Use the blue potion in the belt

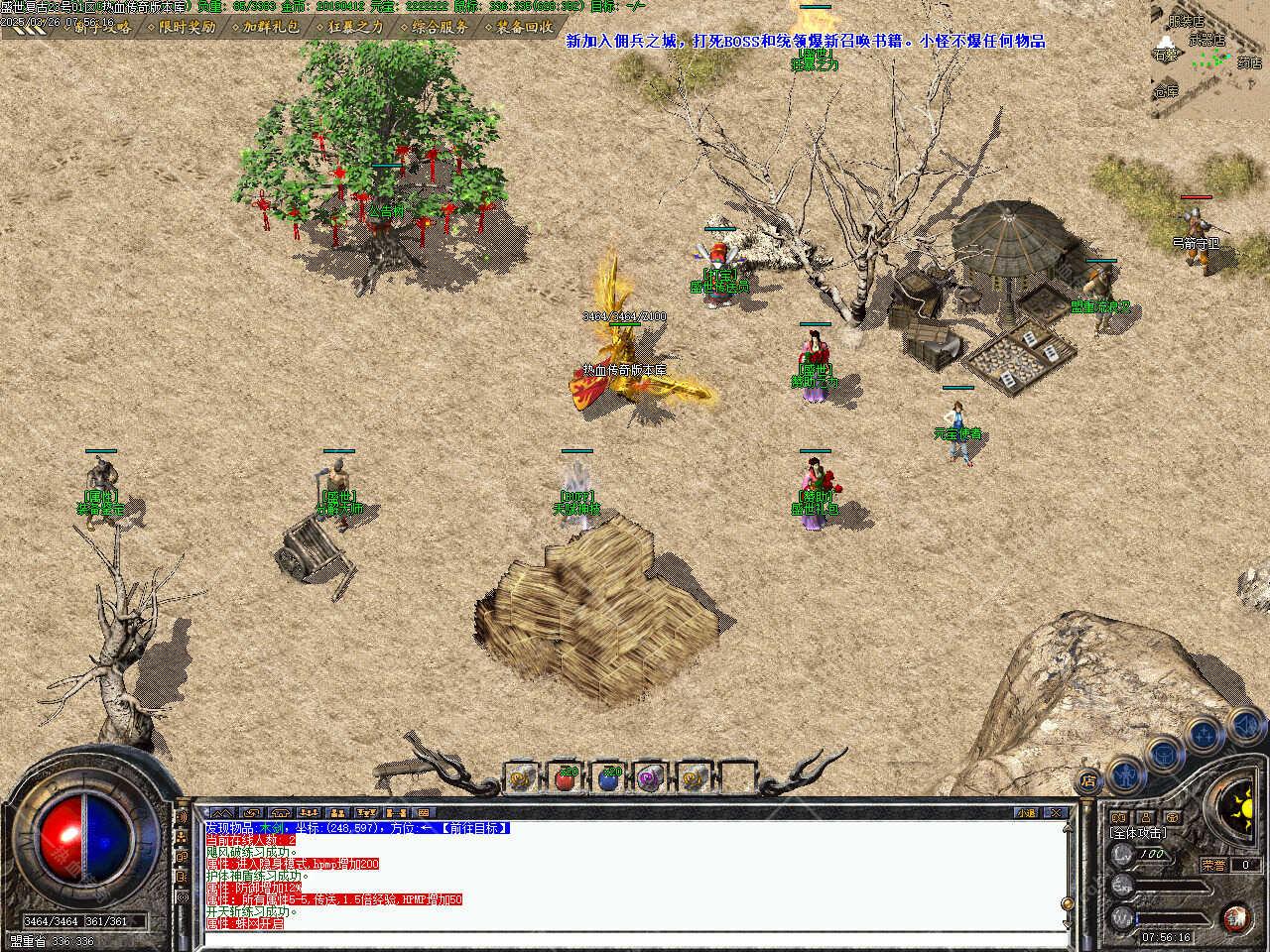(609, 778)
